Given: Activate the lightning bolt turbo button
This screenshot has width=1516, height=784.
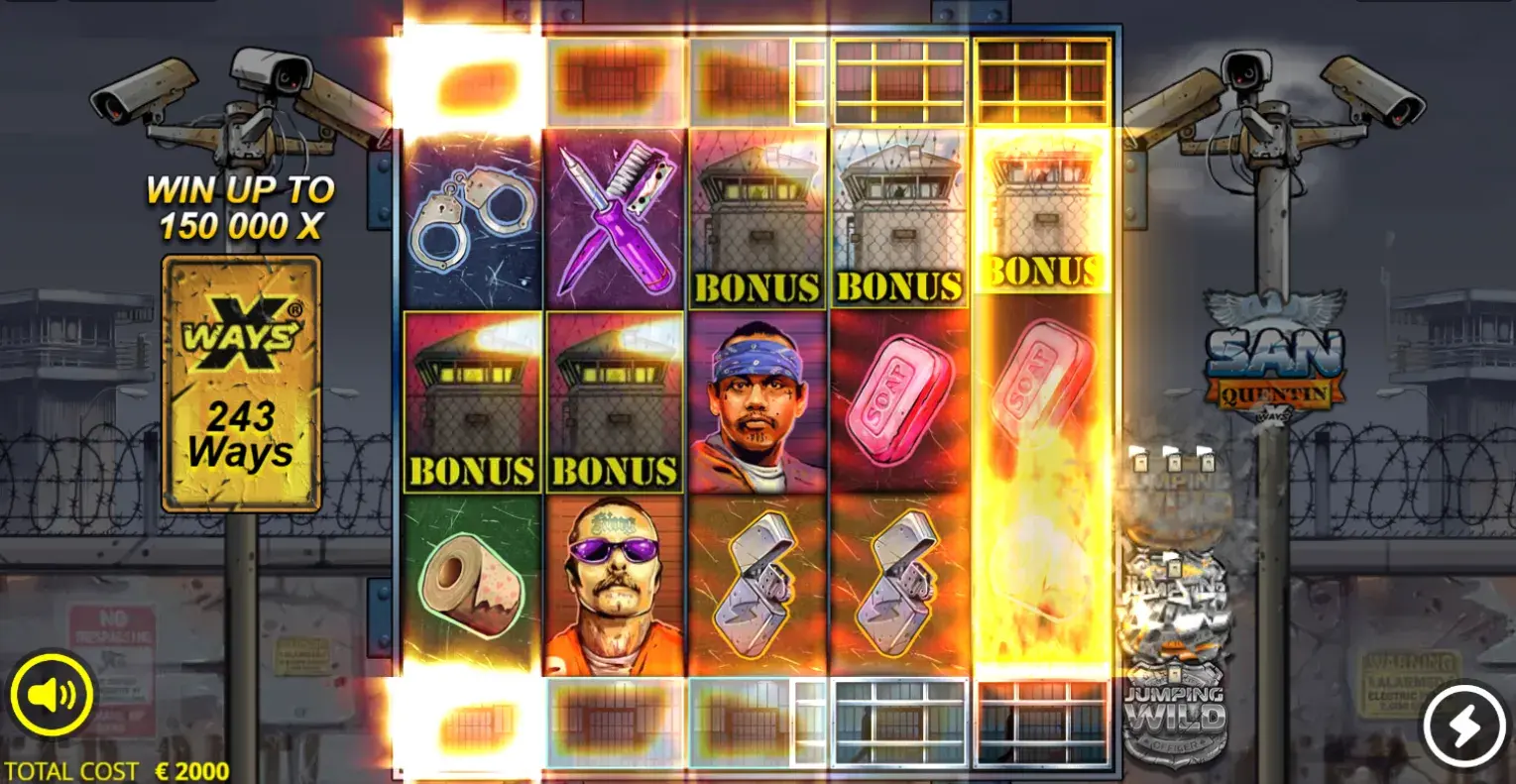Looking at the screenshot, I should (x=1463, y=727).
